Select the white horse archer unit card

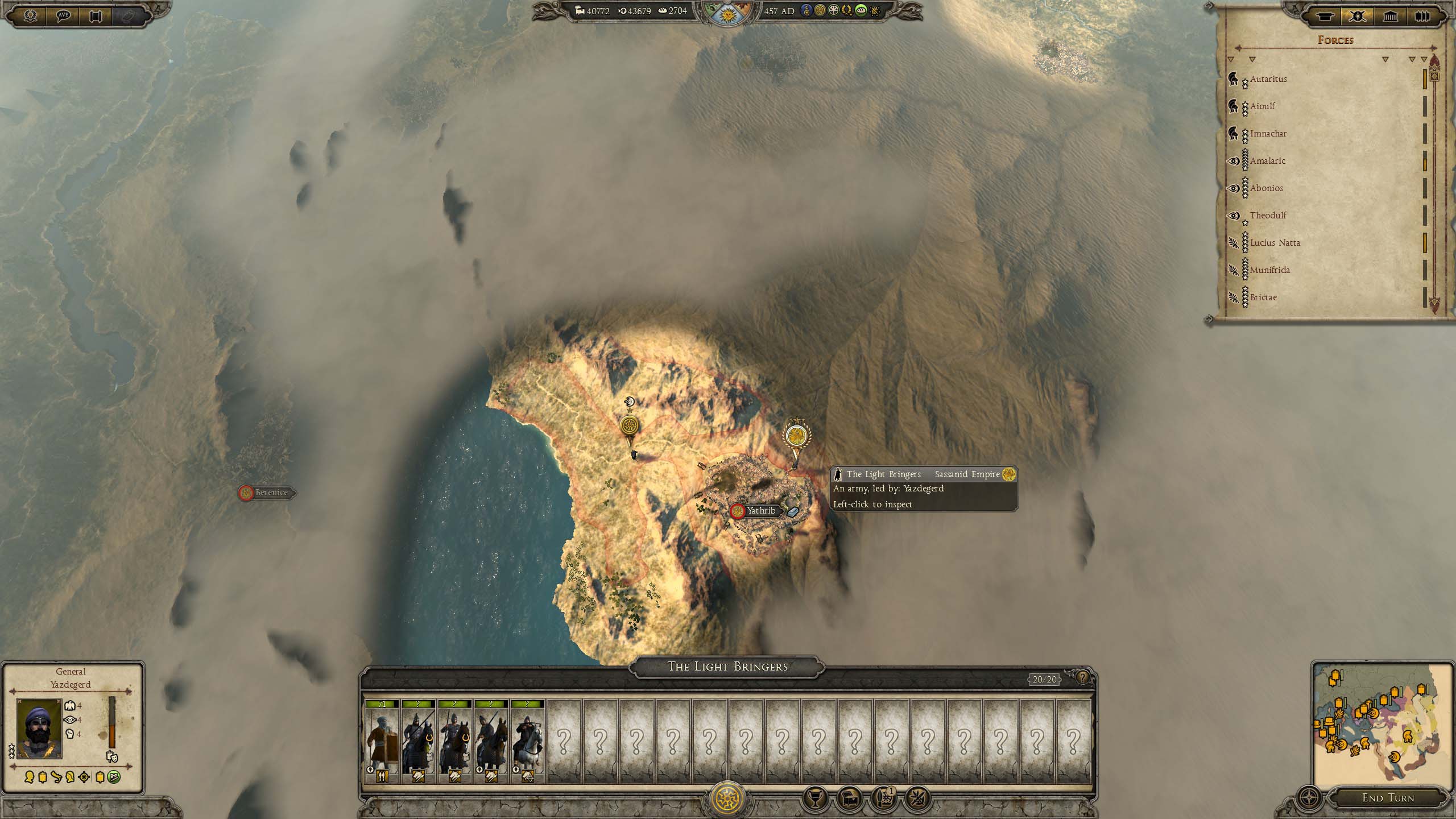527,741
